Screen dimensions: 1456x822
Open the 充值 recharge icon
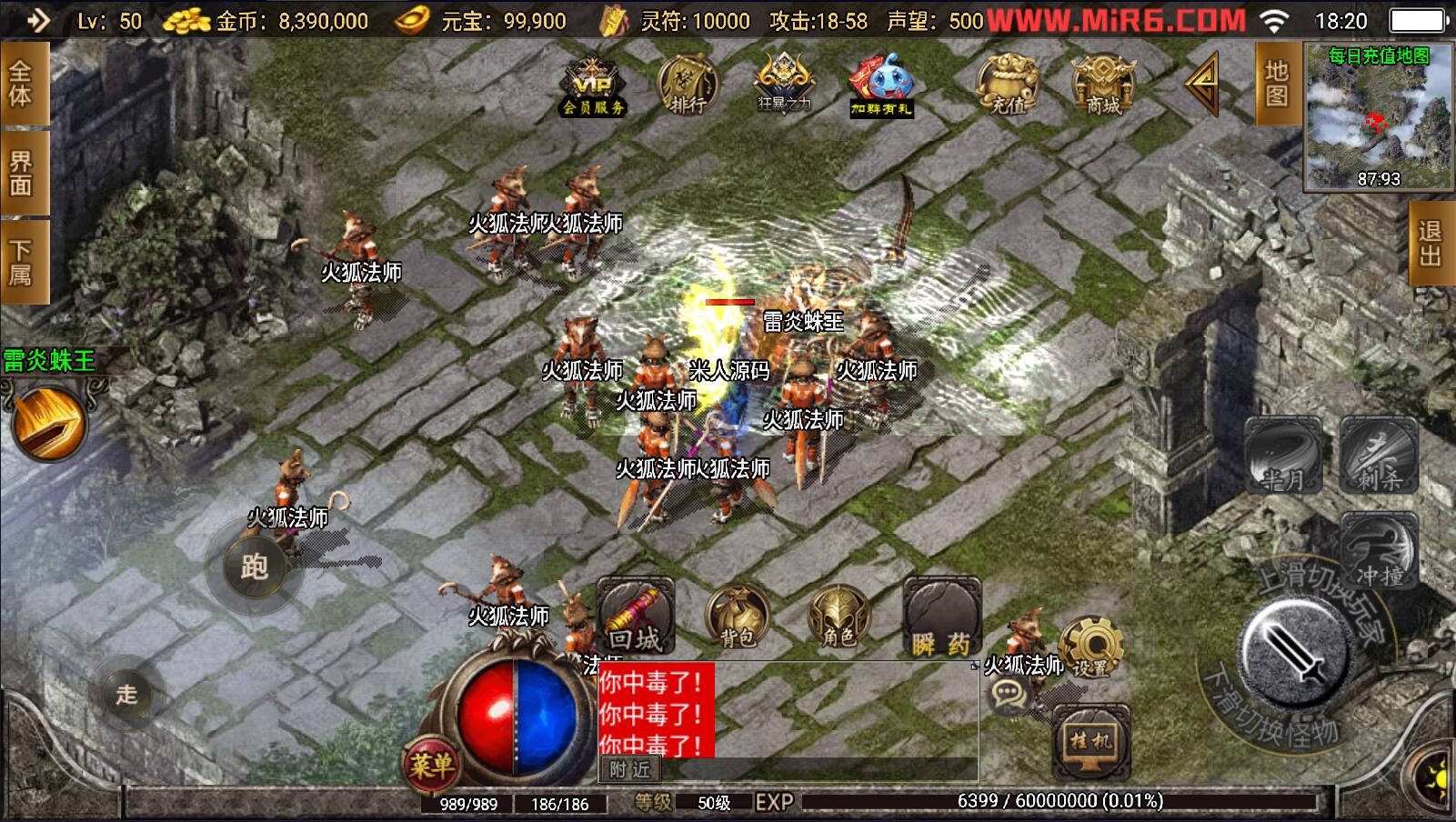click(1008, 85)
